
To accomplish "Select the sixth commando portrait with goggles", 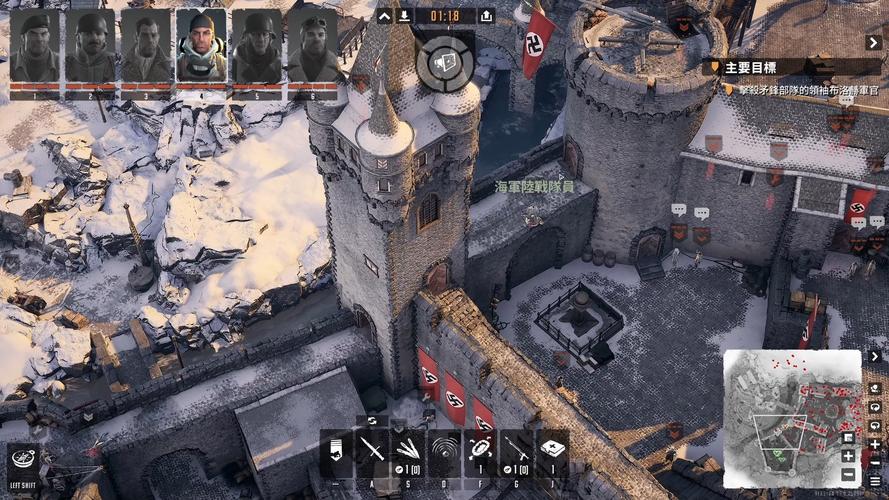I will [312, 46].
